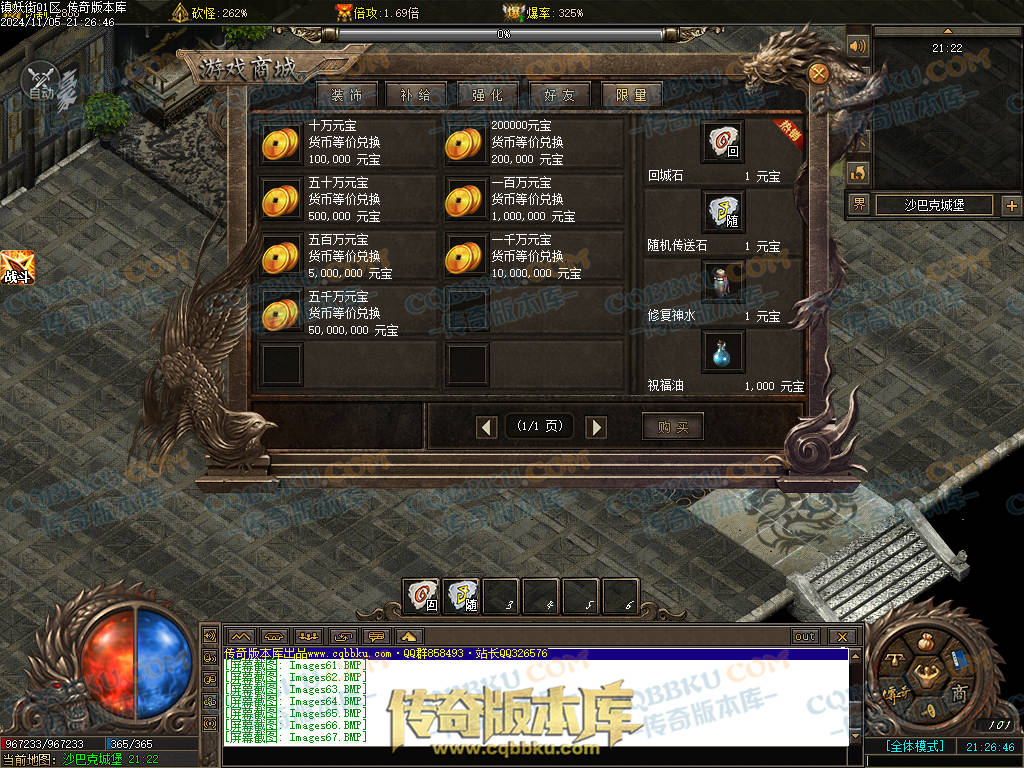Go to the previous shop page
The width and height of the screenshot is (1024, 768).
coord(487,428)
